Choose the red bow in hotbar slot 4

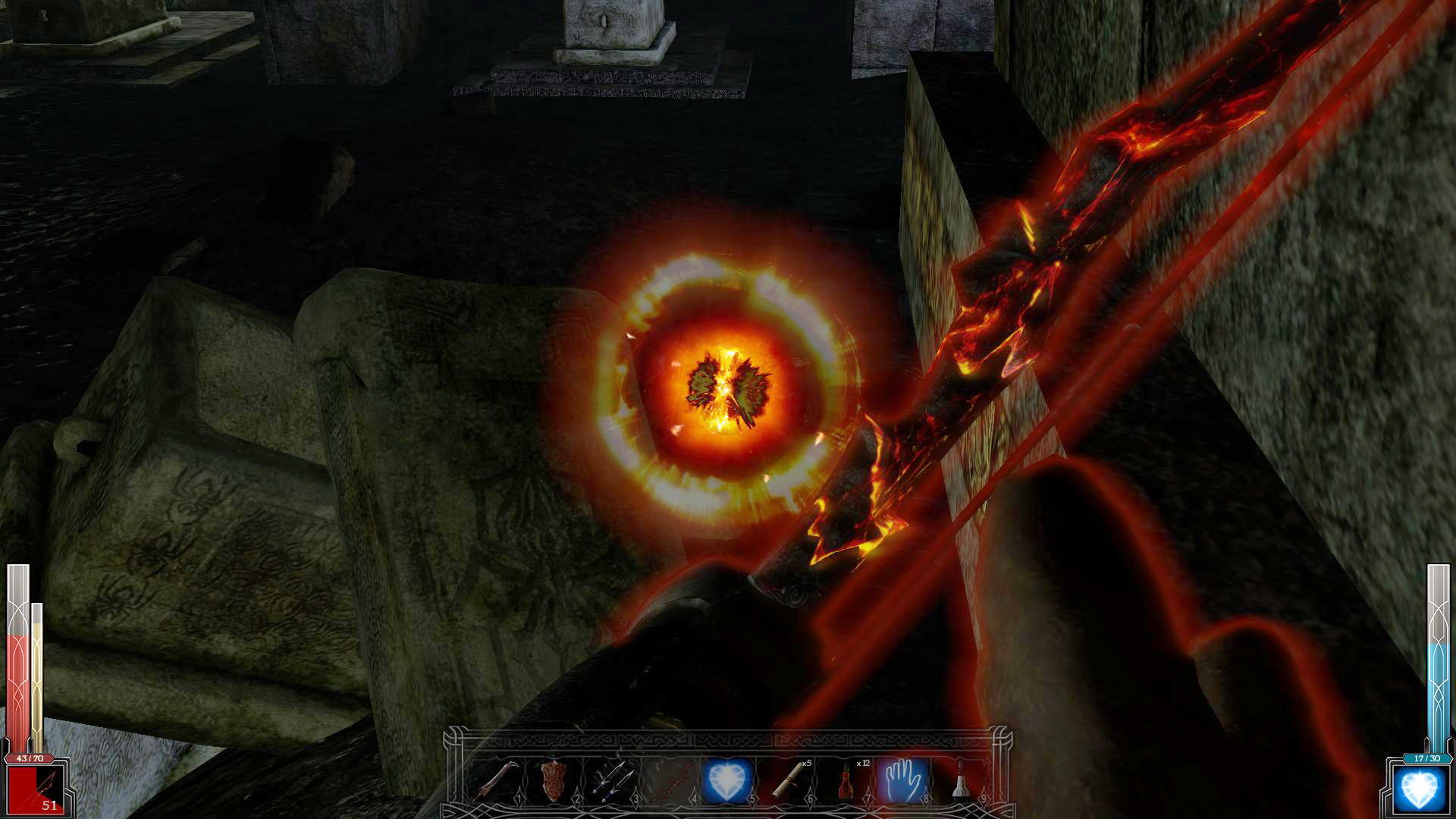tap(670, 780)
